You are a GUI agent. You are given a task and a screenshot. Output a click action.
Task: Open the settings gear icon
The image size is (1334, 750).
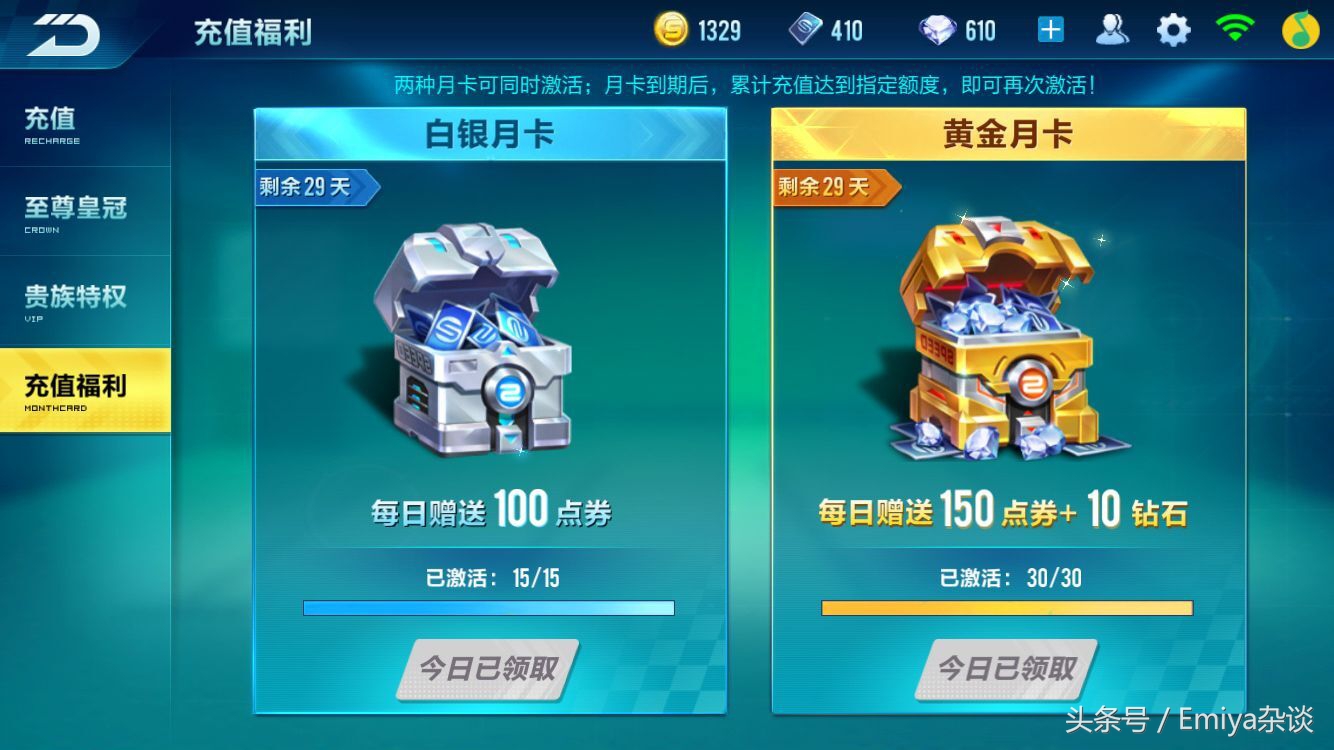tap(1173, 29)
